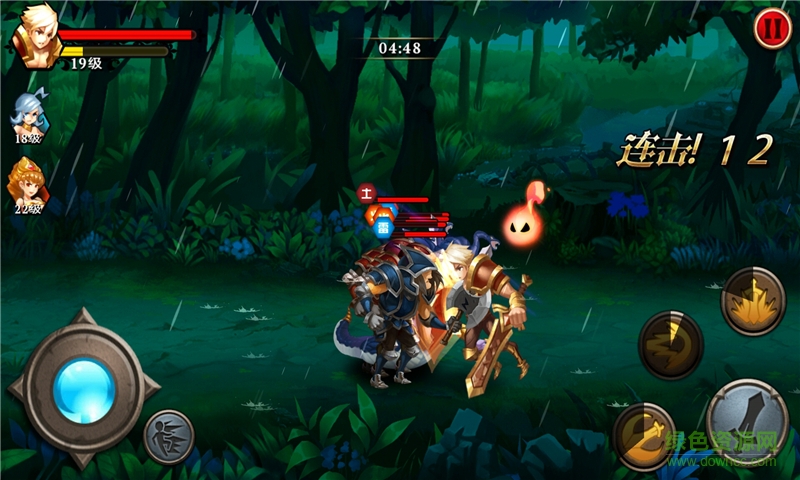Viewport: 800px width, 480px height.
Task: Select the blond level 19 hero portrait
Action: click(x=35, y=40)
